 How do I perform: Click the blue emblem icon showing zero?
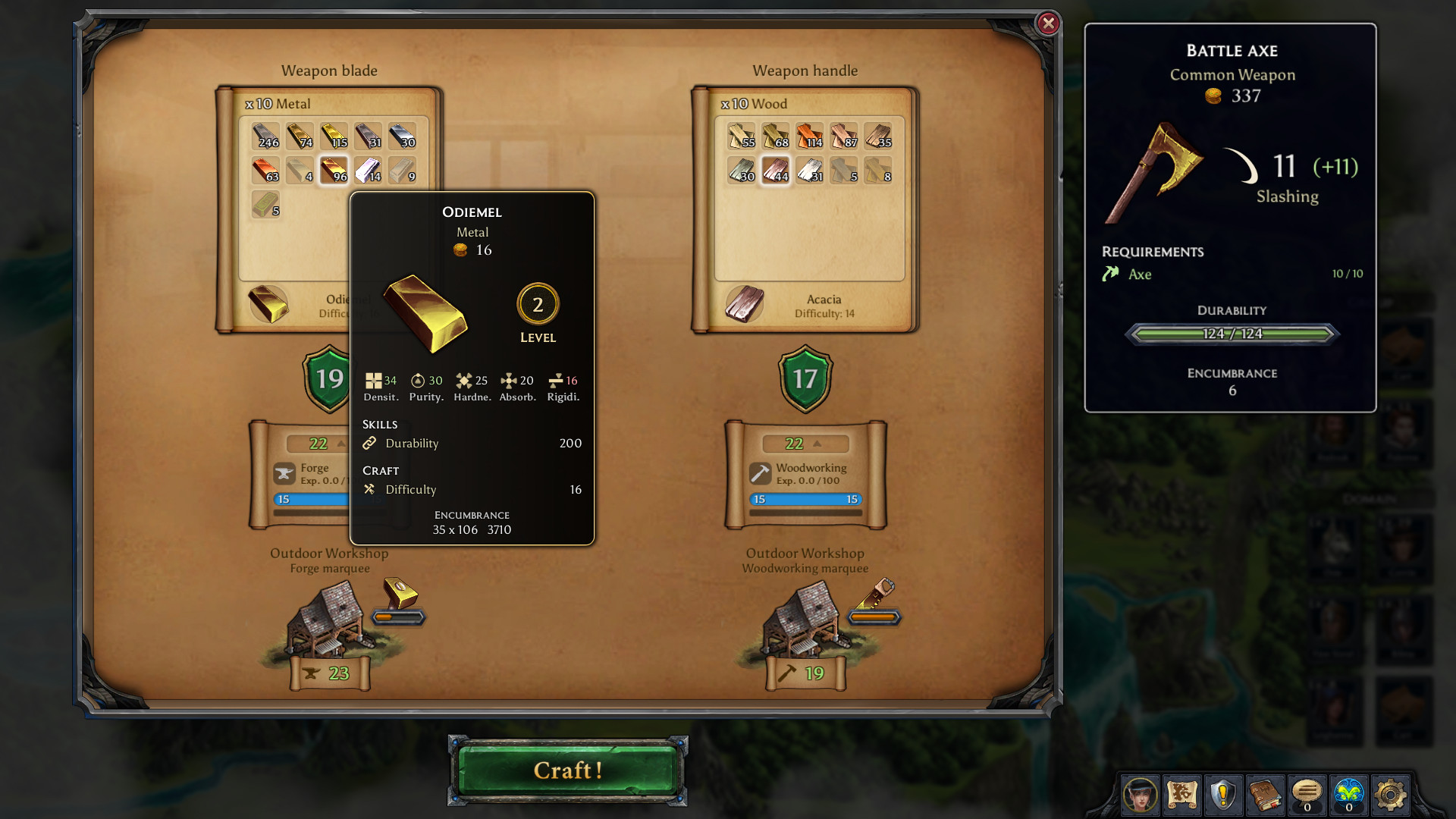1351,793
